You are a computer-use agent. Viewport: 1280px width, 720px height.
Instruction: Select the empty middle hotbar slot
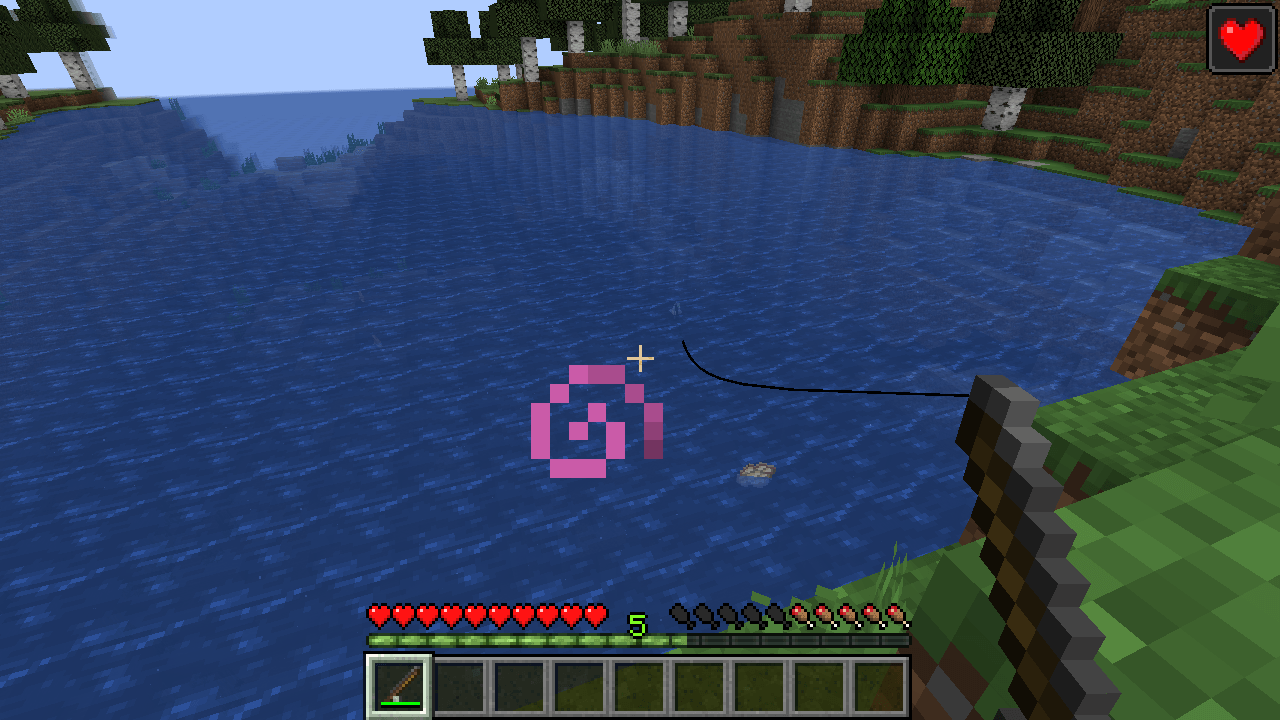[x=640, y=685]
